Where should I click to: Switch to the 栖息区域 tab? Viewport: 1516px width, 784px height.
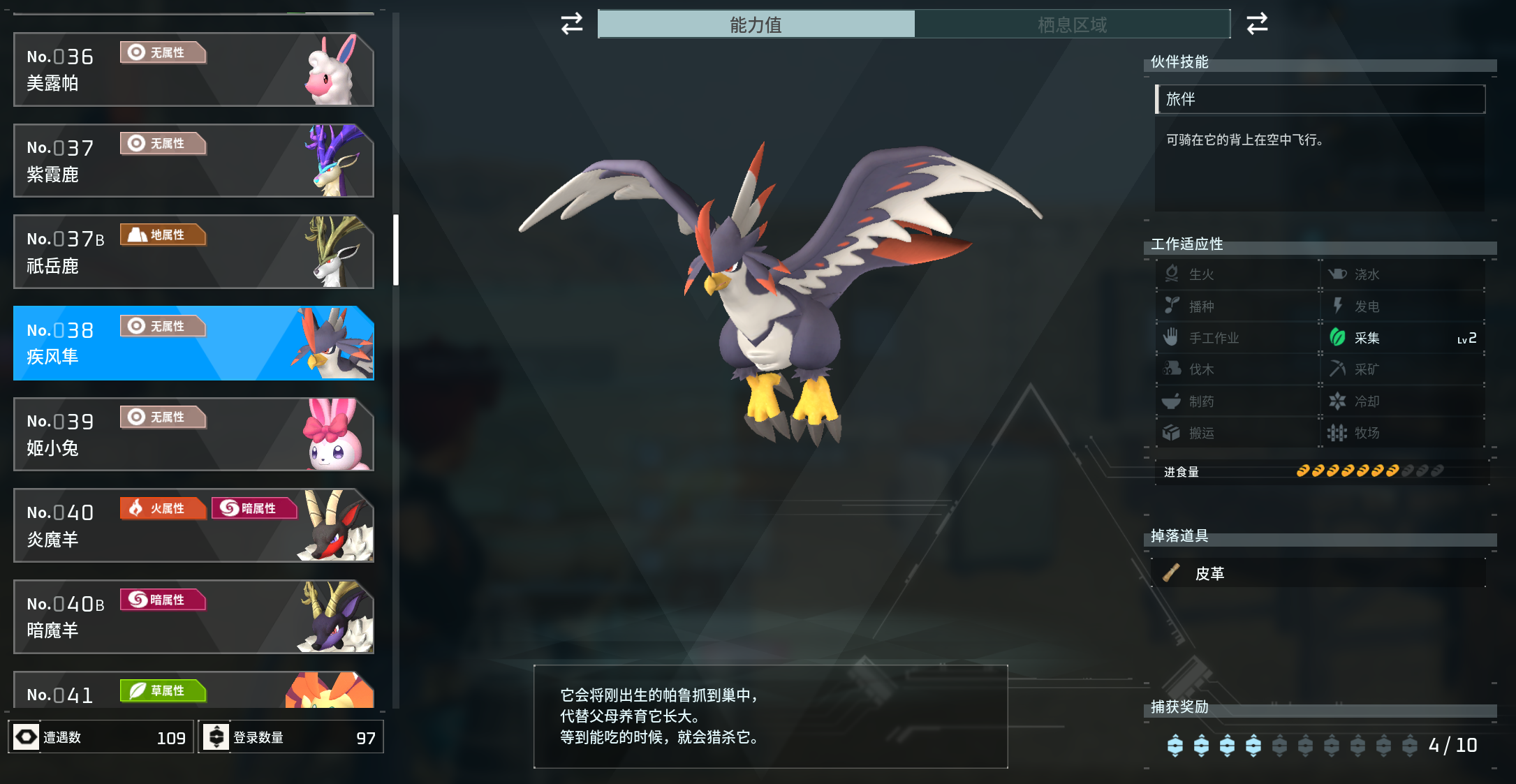point(1073,24)
